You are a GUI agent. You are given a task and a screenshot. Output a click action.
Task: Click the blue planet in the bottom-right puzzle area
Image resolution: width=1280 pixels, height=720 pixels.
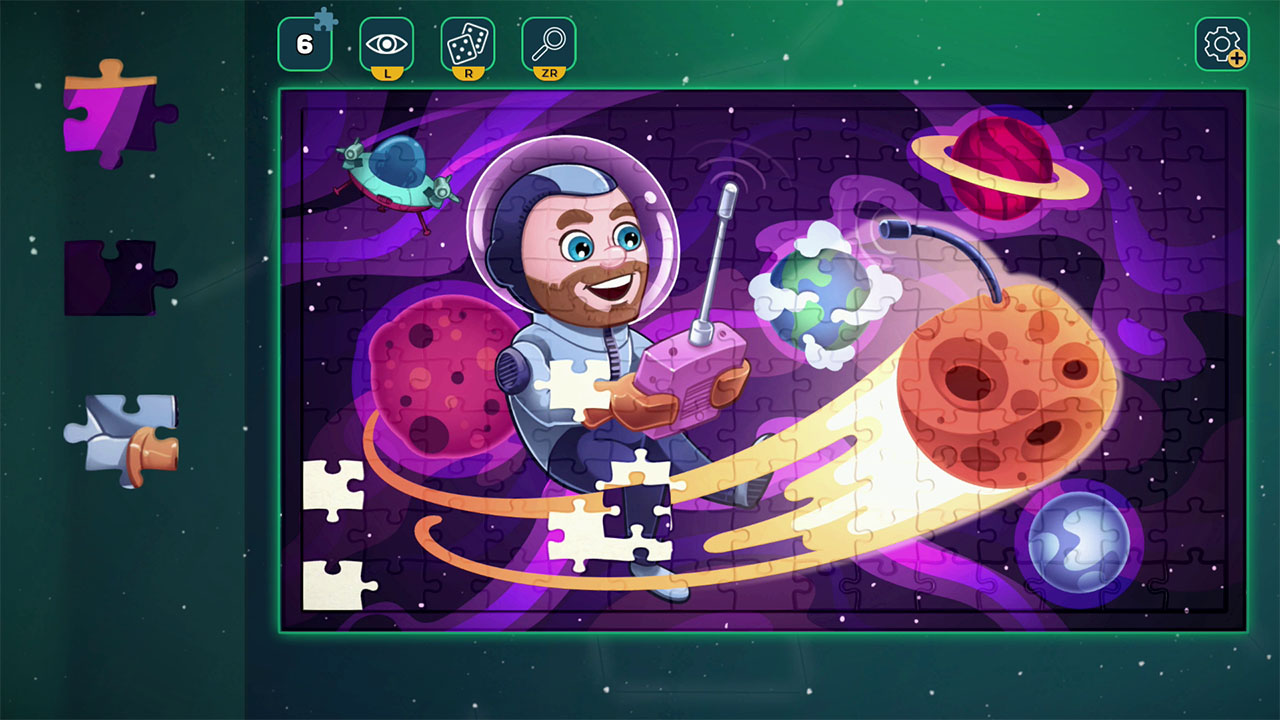(x=1078, y=542)
